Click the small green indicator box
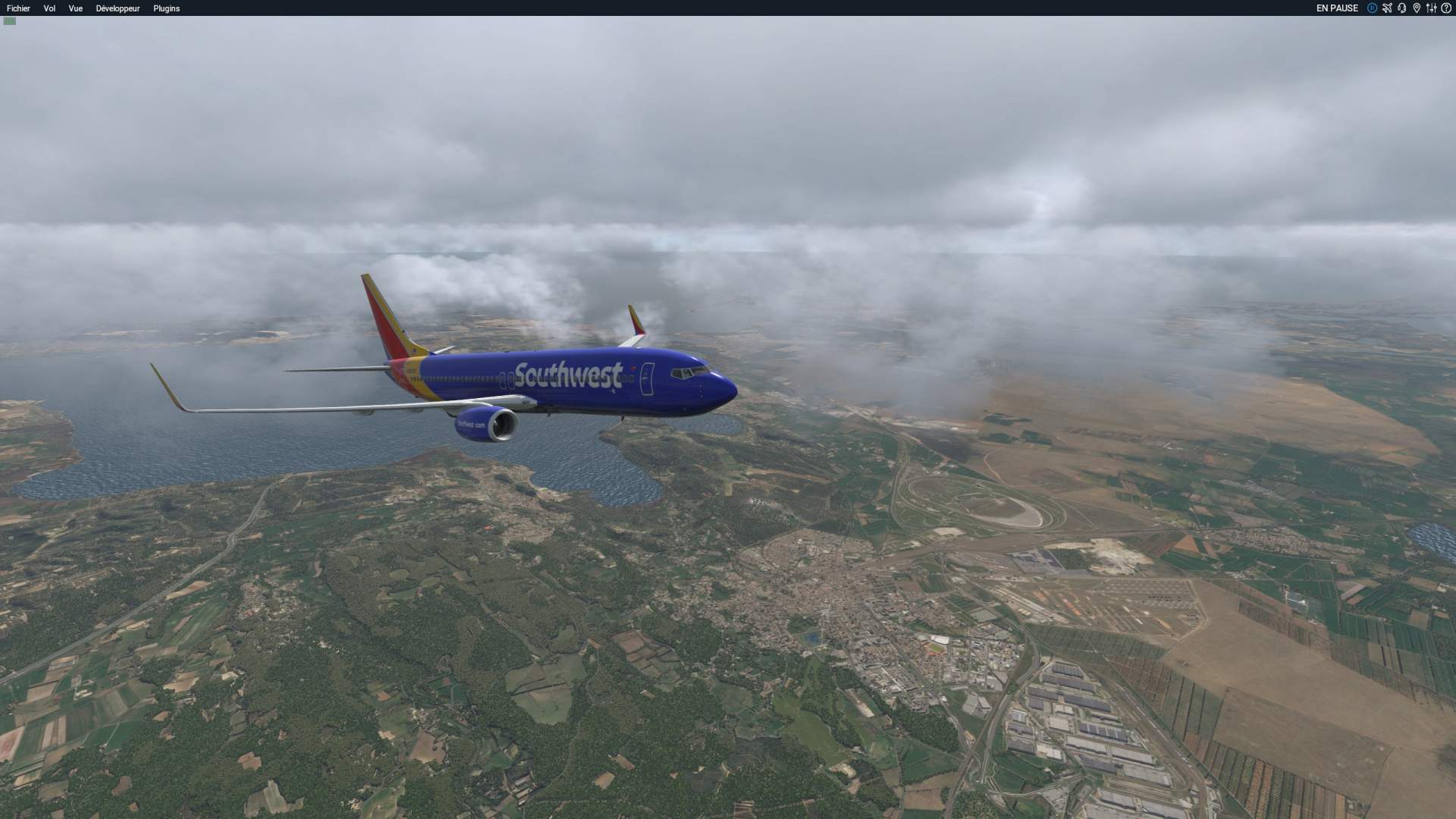1456x819 pixels. (9, 21)
